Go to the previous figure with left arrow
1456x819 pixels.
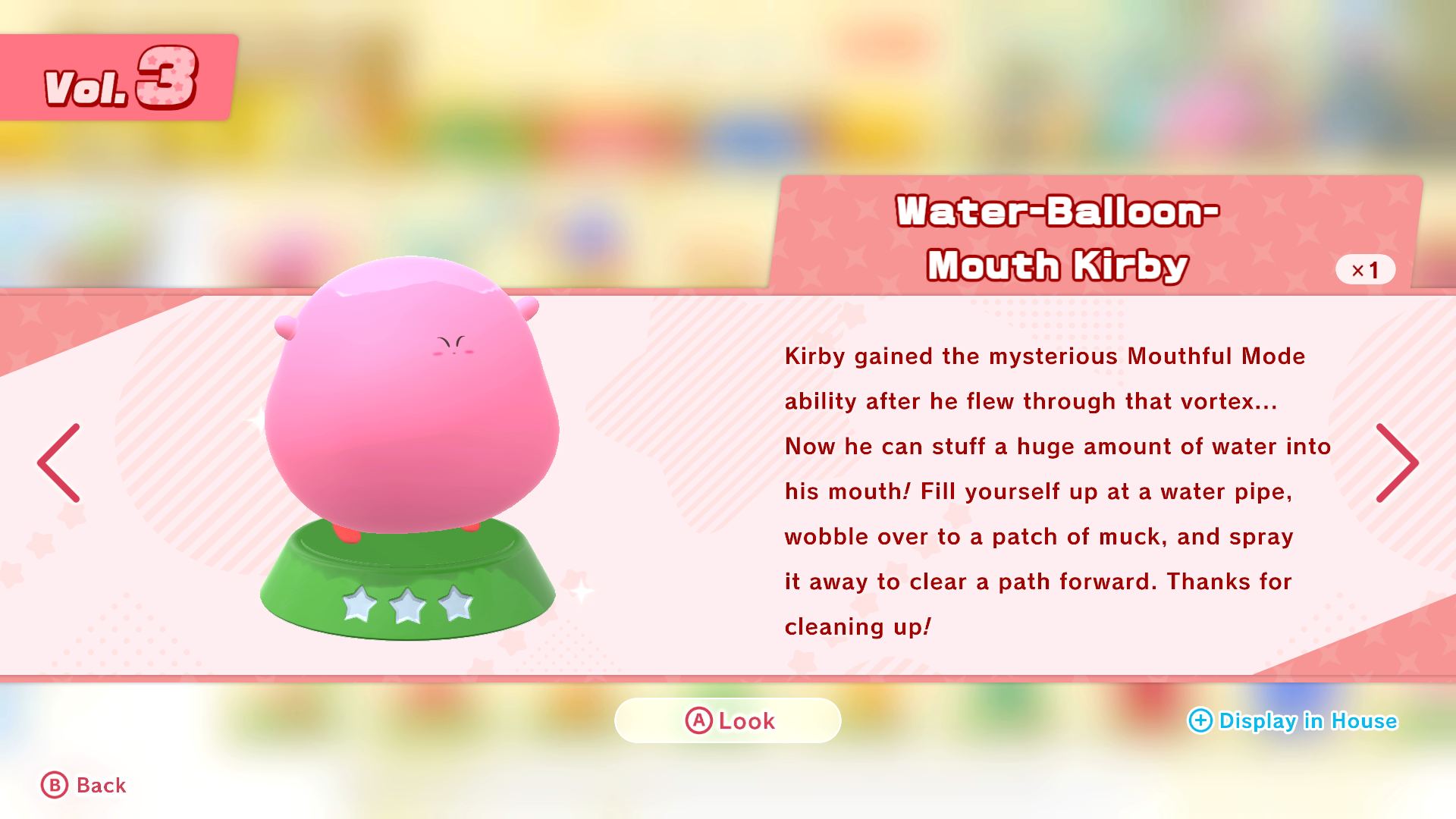coord(59,463)
